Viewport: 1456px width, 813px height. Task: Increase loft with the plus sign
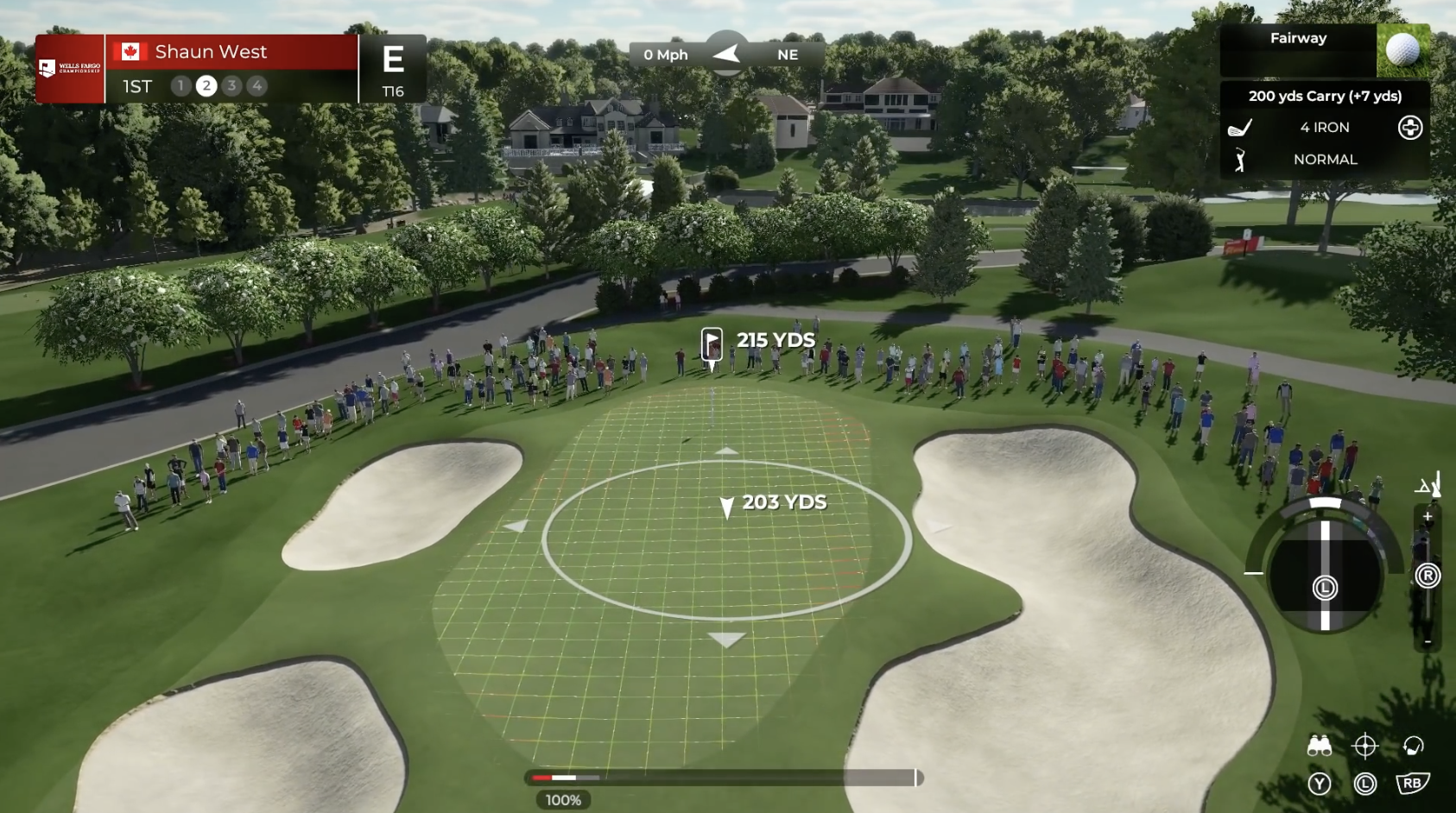point(1428,517)
